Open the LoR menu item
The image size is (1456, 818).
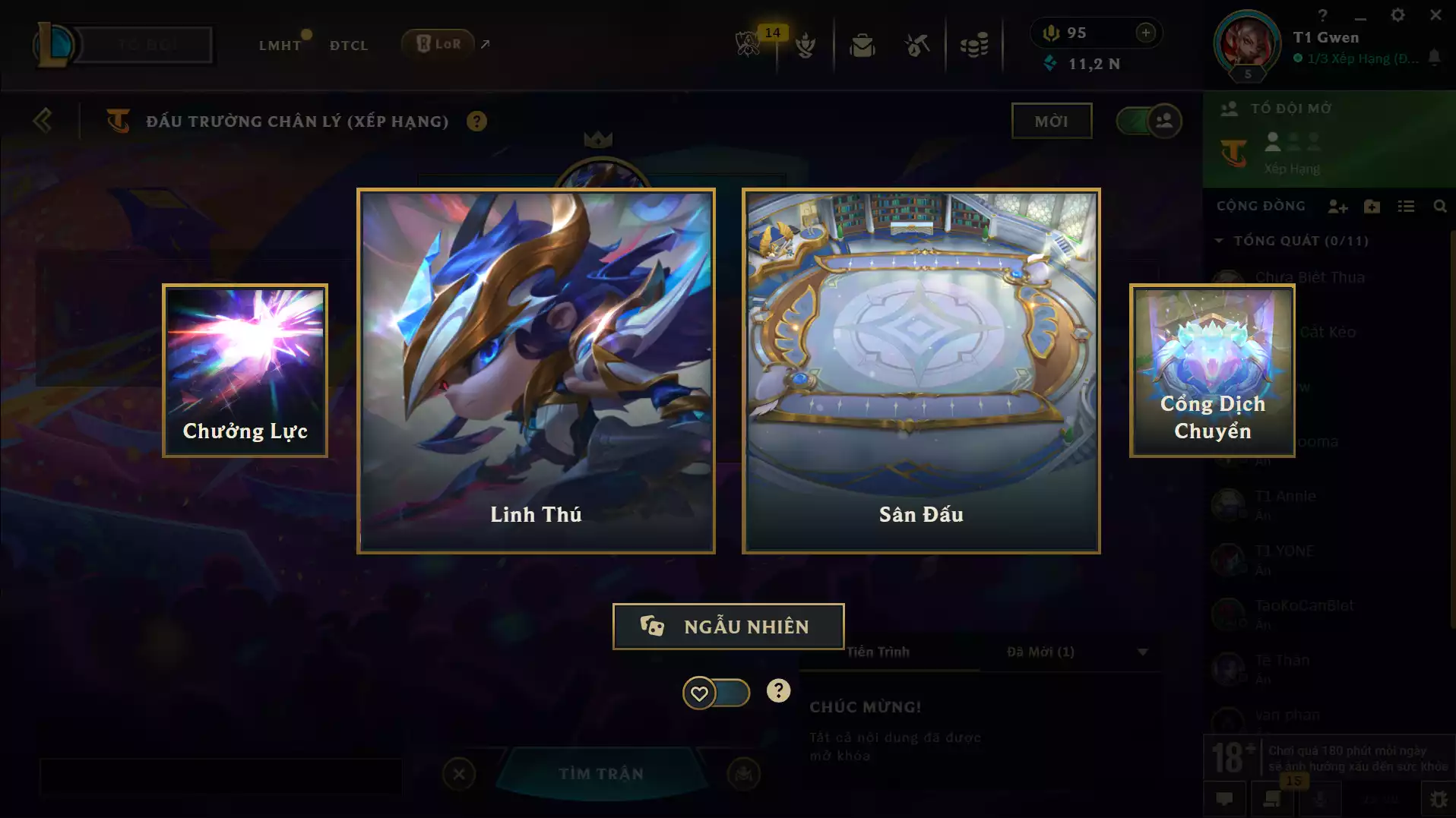pyautogui.click(x=439, y=43)
